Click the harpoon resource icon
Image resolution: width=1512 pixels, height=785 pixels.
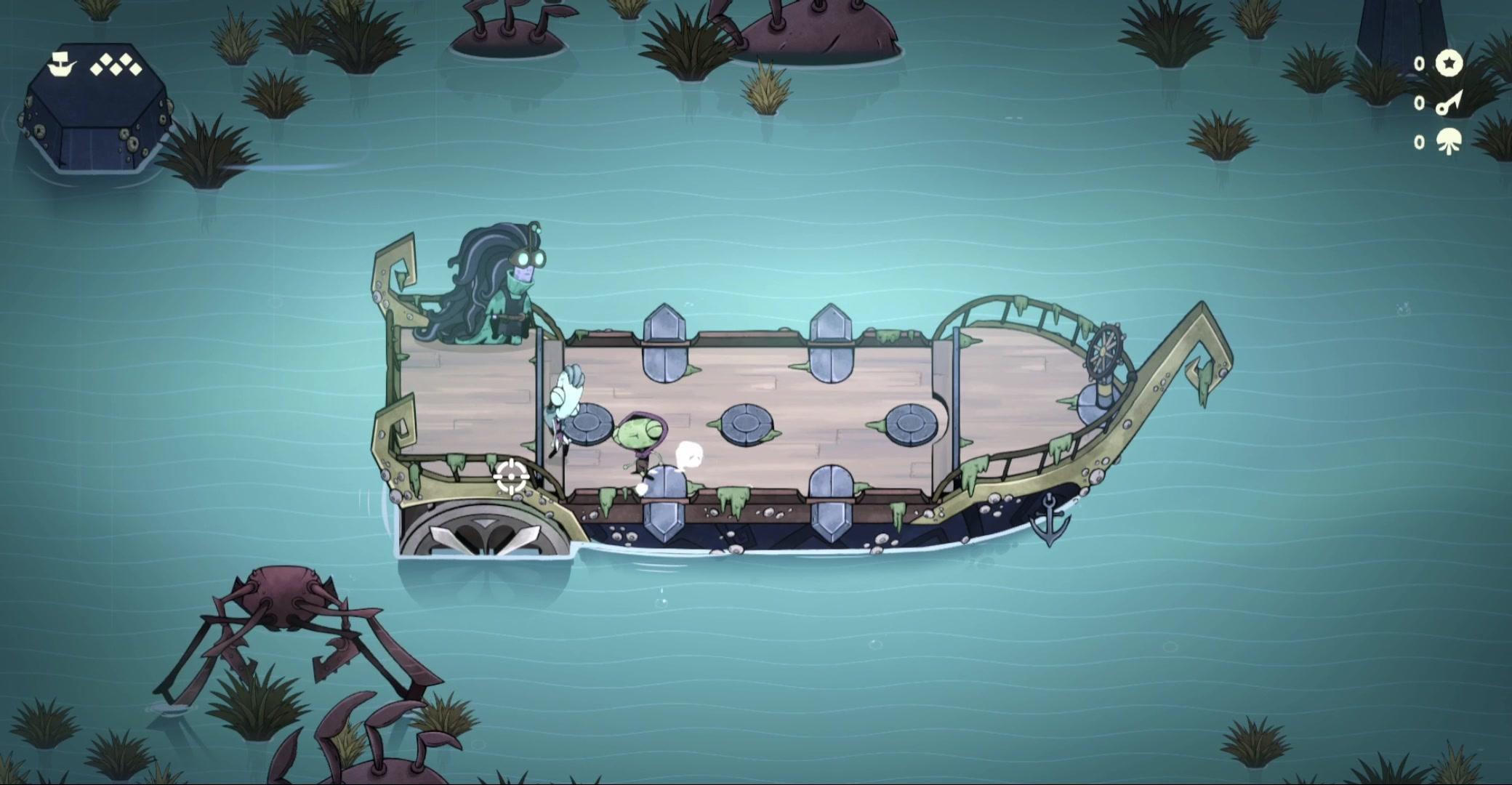[1449, 103]
